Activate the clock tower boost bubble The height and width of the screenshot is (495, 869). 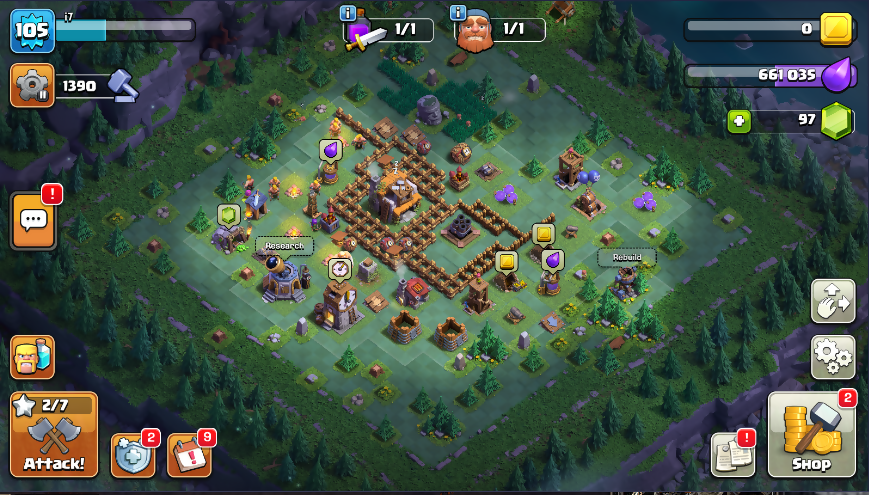pyautogui.click(x=340, y=268)
